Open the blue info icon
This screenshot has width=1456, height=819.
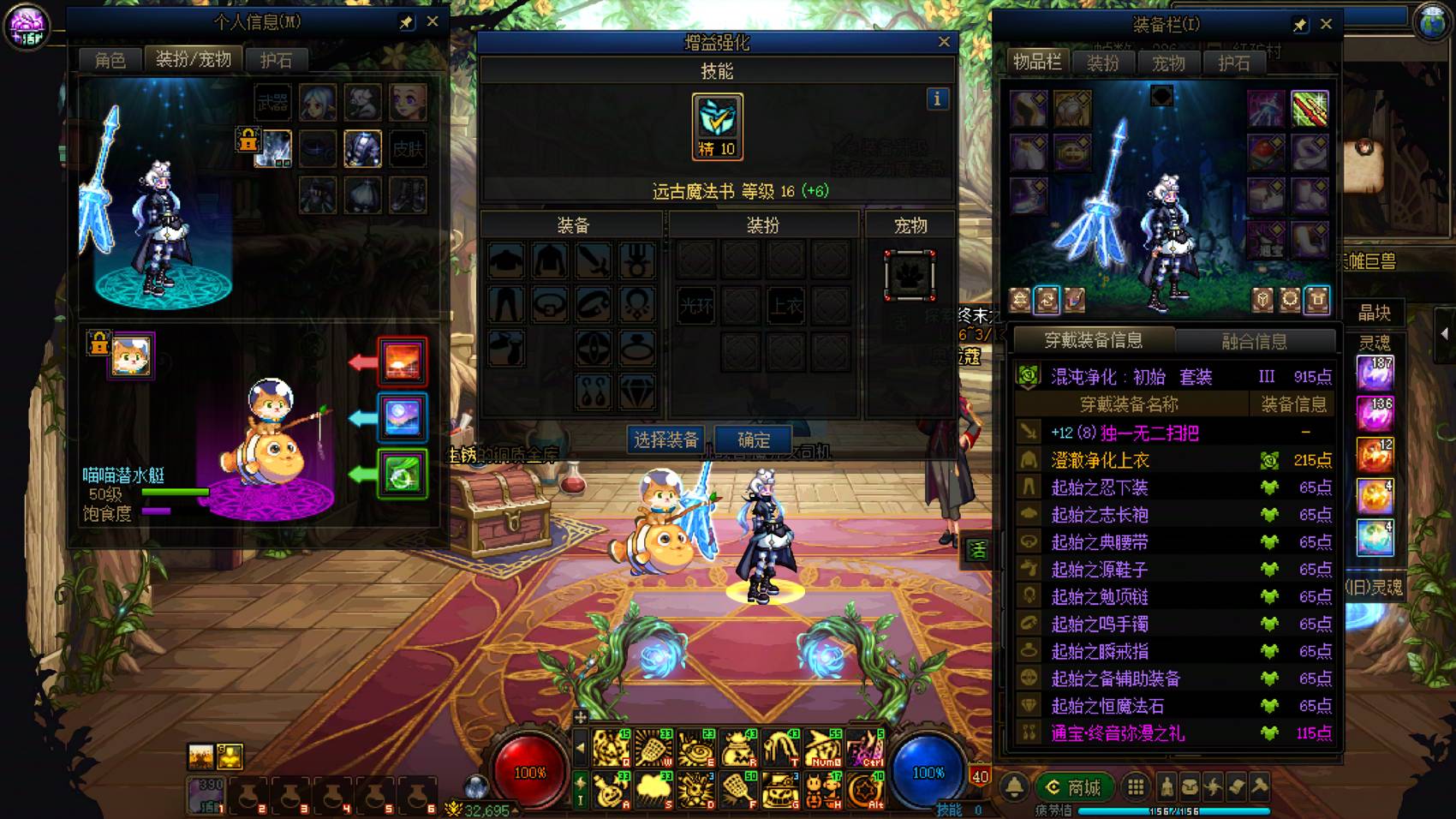click(937, 99)
